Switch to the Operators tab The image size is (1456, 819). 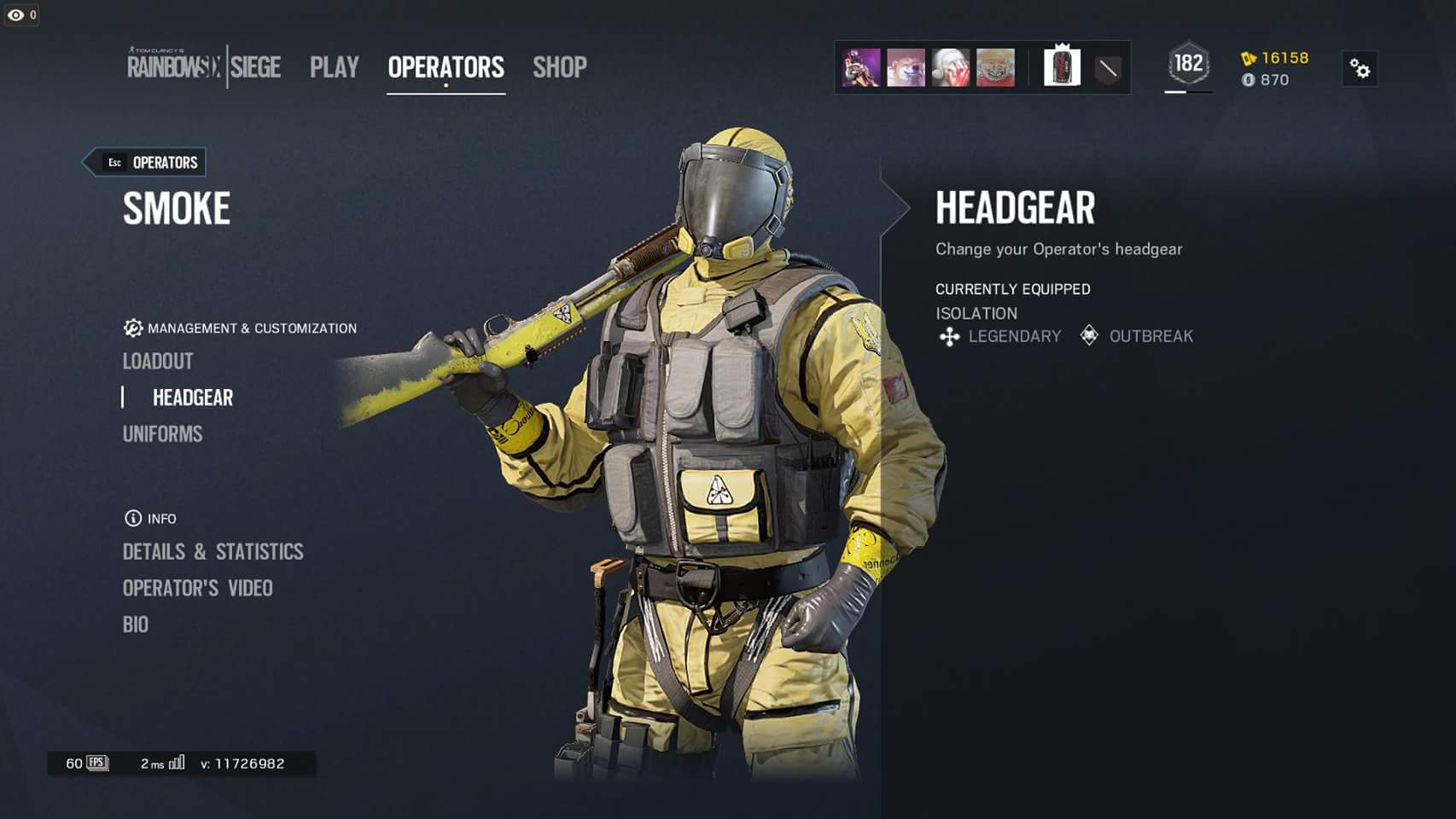coord(446,67)
